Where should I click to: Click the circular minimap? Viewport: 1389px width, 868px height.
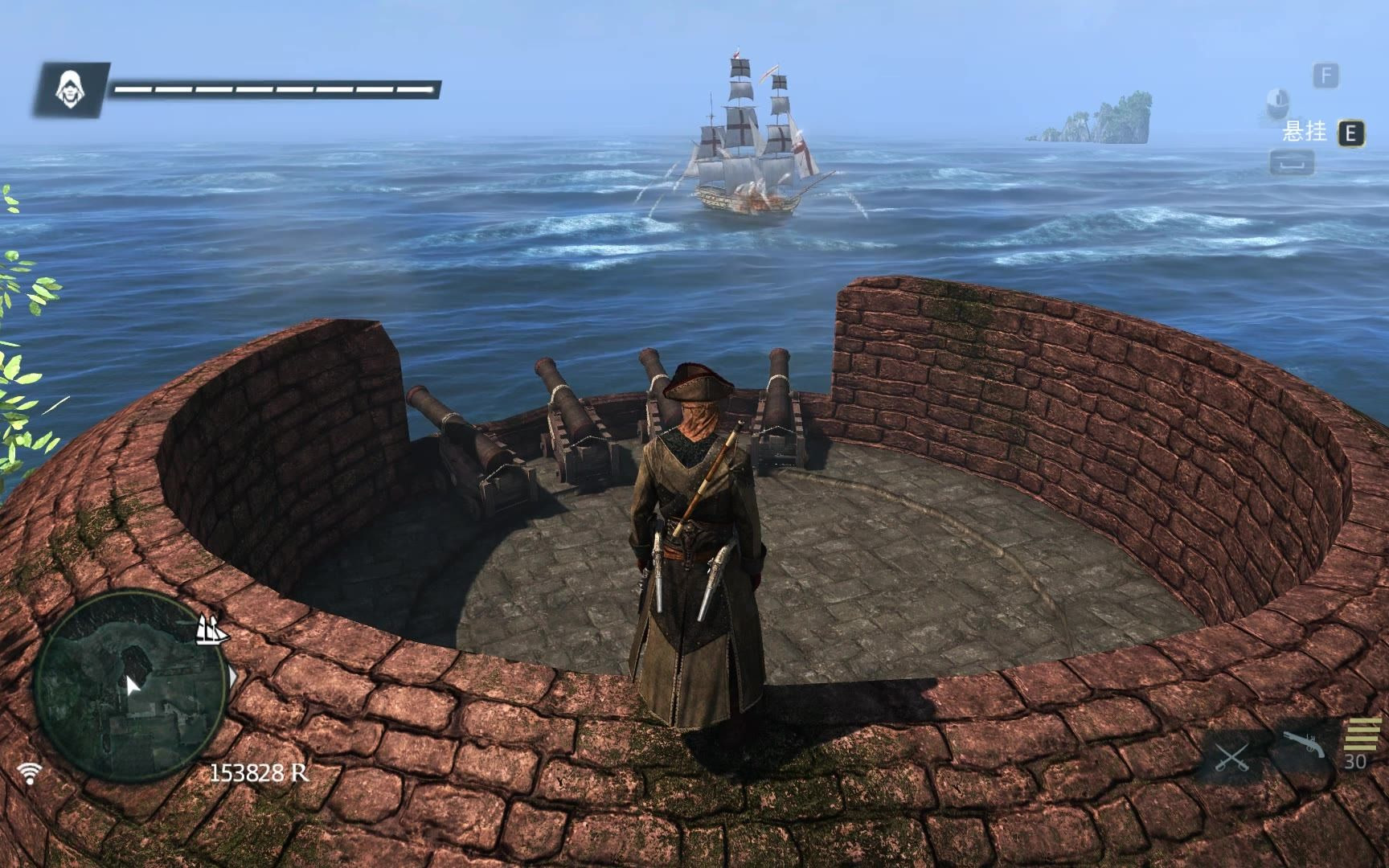pyautogui.click(x=129, y=685)
